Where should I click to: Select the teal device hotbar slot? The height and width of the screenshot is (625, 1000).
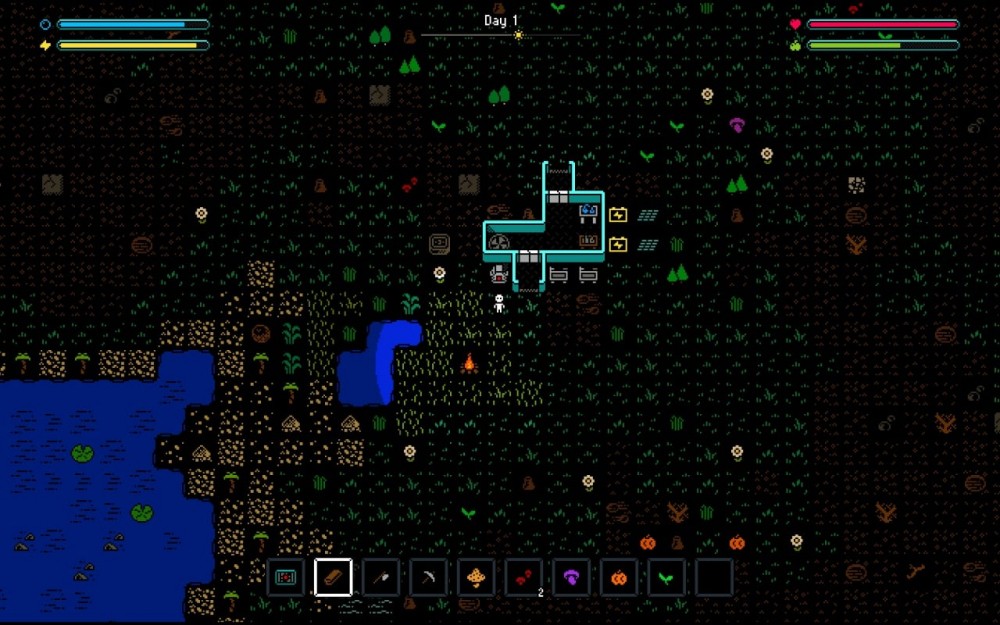point(285,577)
